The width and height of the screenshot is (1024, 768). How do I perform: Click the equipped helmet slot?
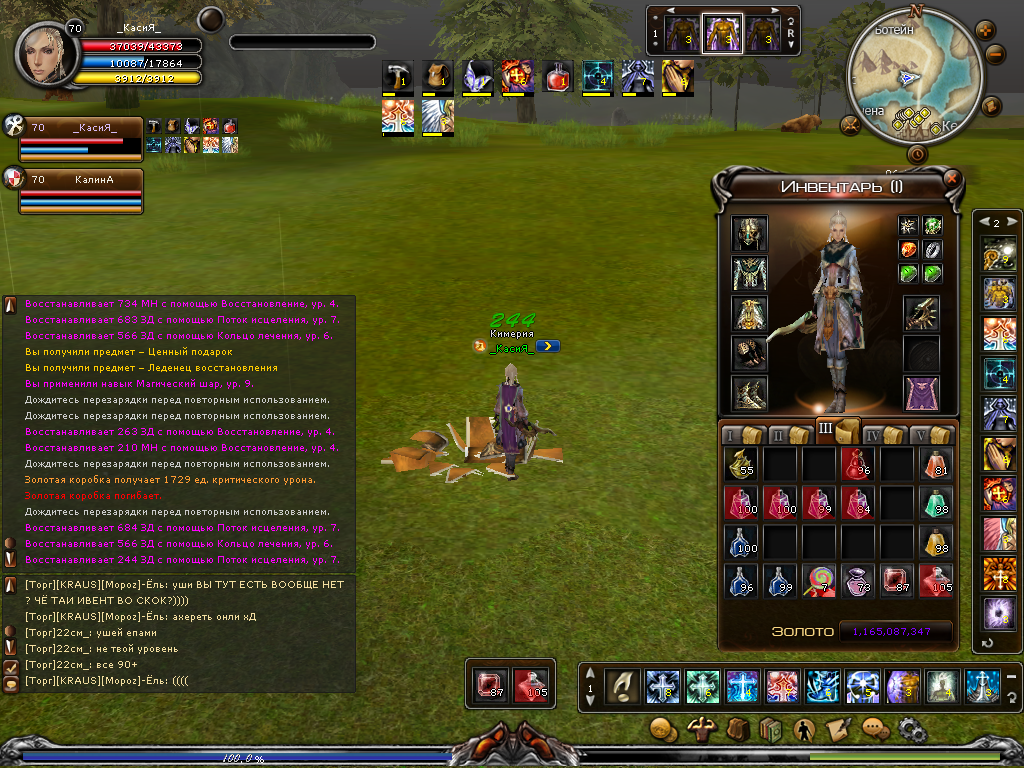click(749, 234)
